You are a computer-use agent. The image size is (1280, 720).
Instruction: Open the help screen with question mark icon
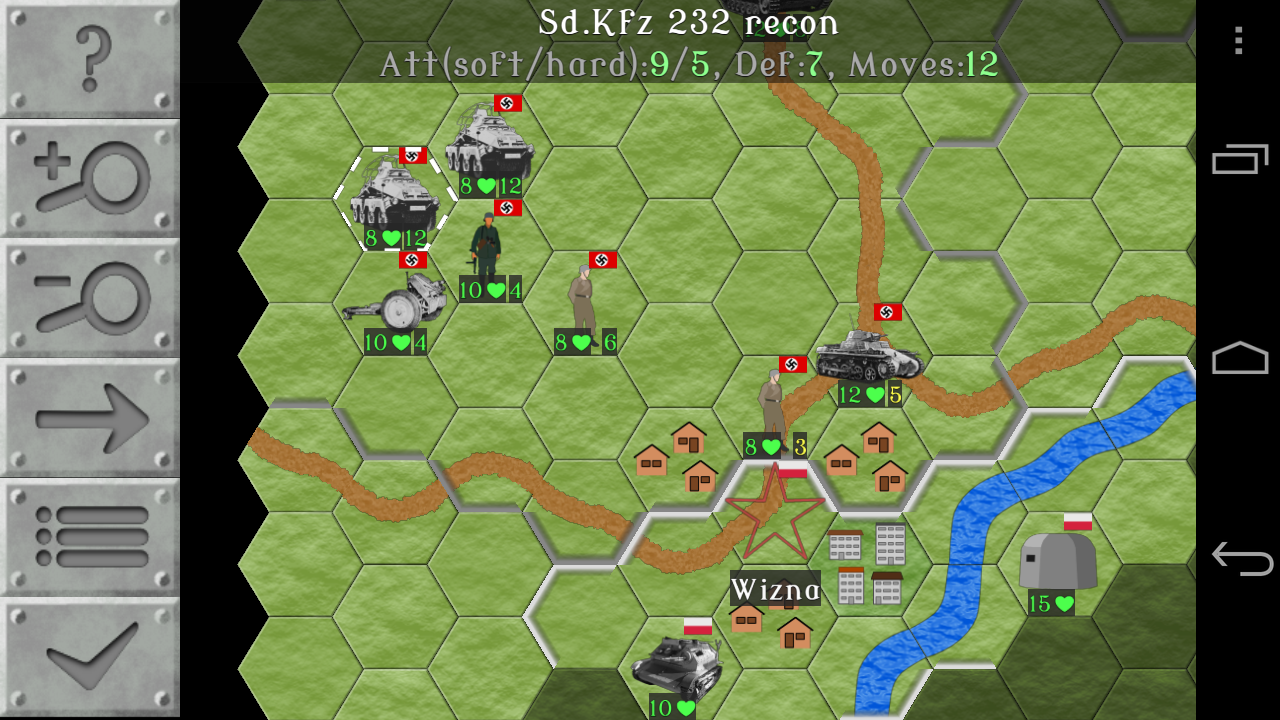[x=88, y=60]
